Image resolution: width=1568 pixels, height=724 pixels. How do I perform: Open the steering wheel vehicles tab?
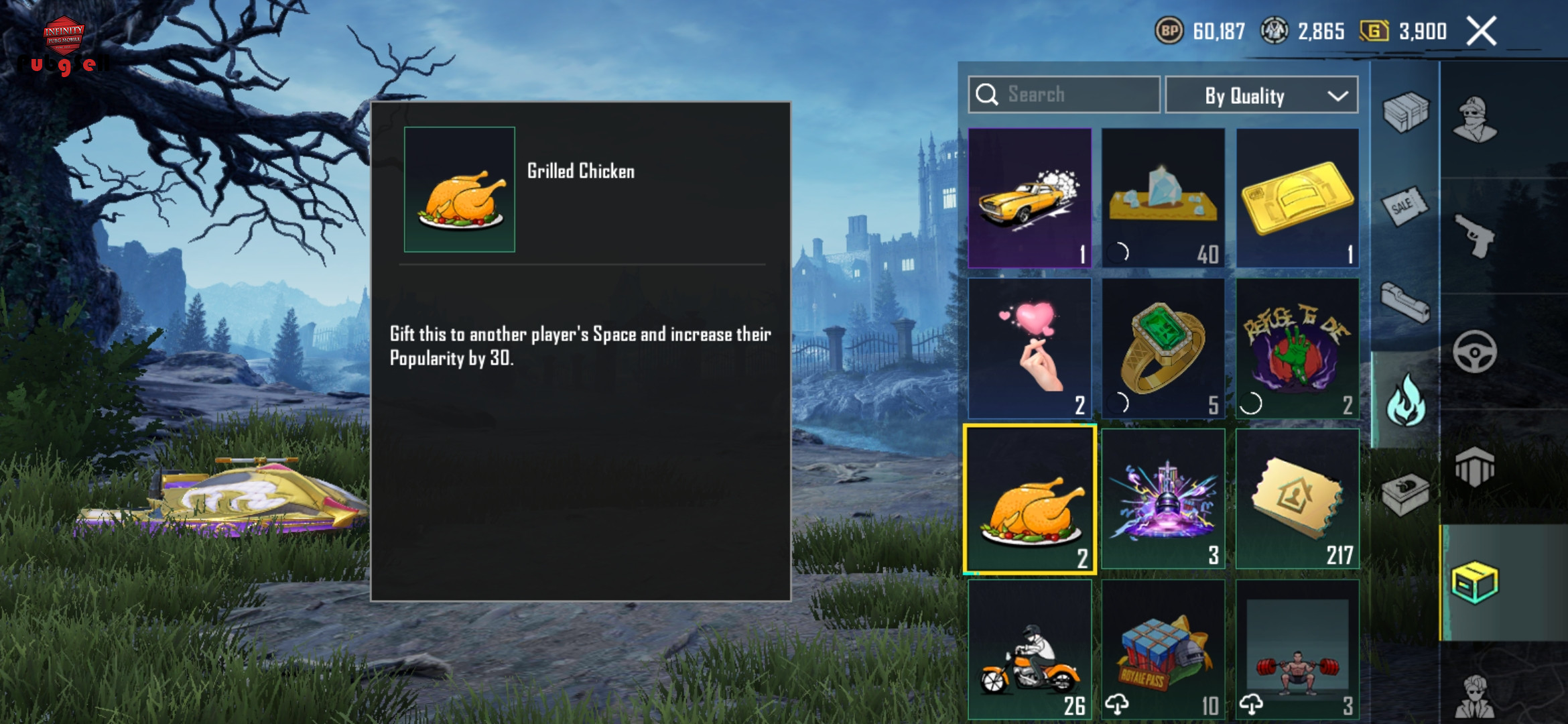click(x=1476, y=351)
